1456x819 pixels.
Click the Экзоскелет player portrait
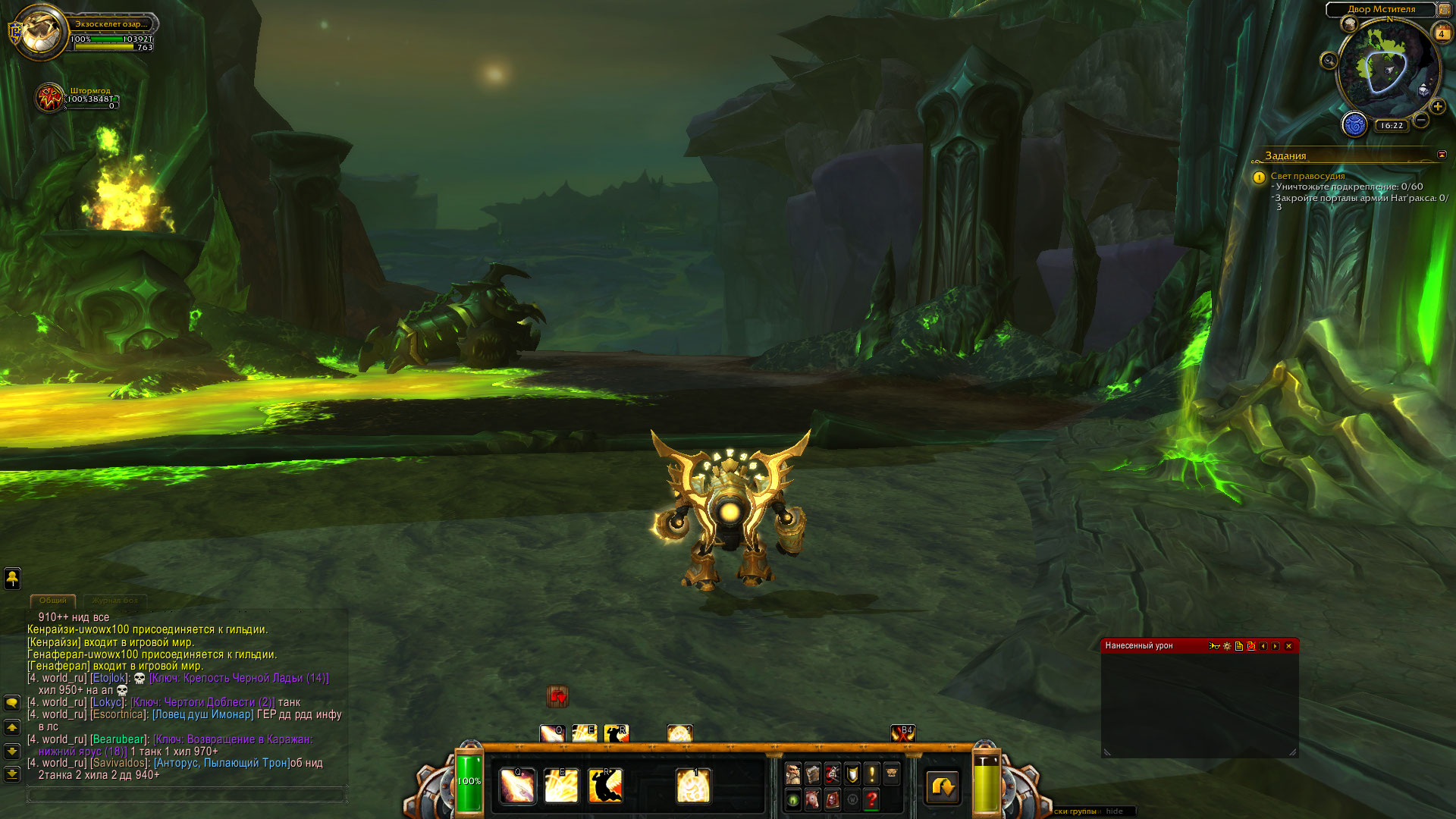tap(42, 31)
